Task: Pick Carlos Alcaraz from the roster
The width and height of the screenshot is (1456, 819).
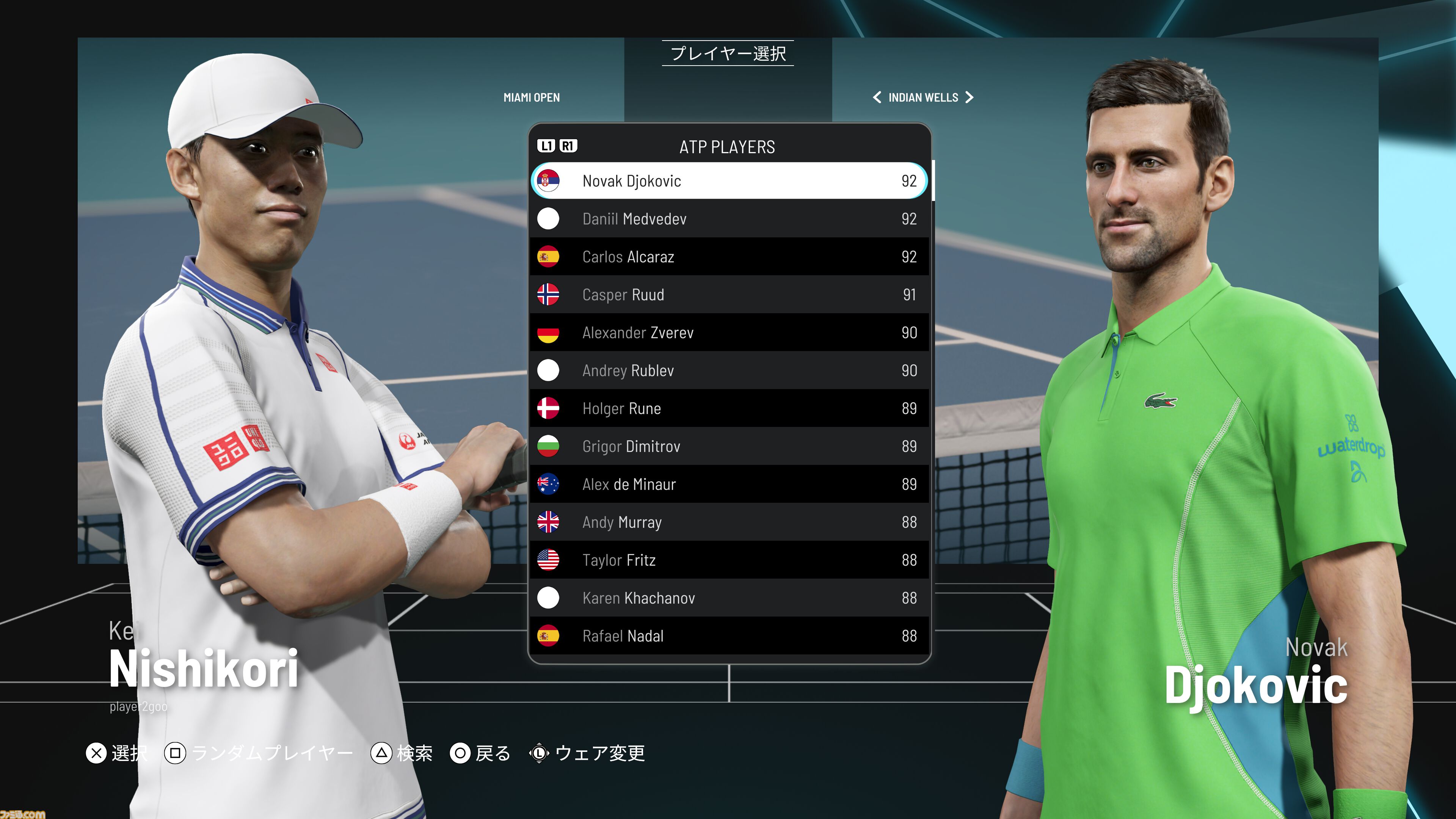Action: pos(728,257)
